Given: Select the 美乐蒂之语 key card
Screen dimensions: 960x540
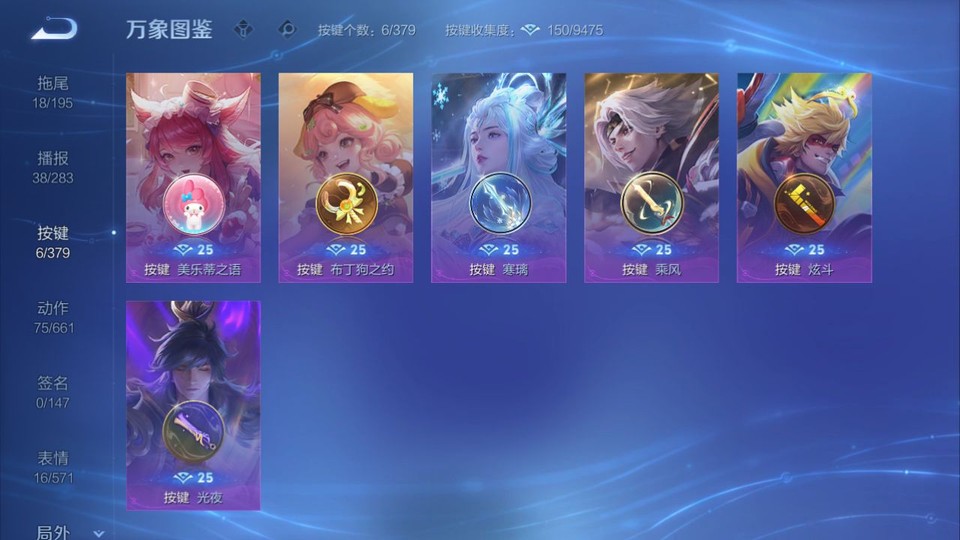Looking at the screenshot, I should (193, 177).
